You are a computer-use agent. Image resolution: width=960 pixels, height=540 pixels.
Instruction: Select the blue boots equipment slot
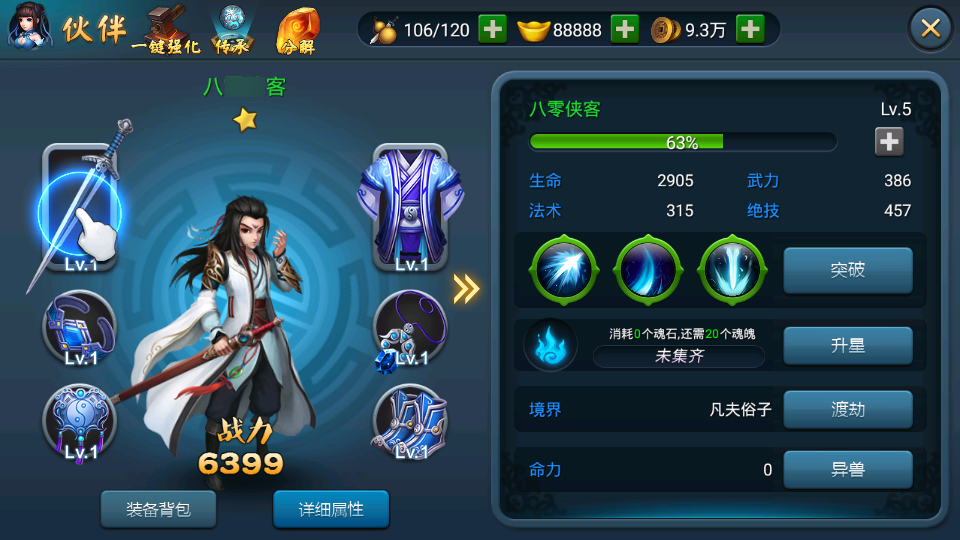click(x=410, y=422)
